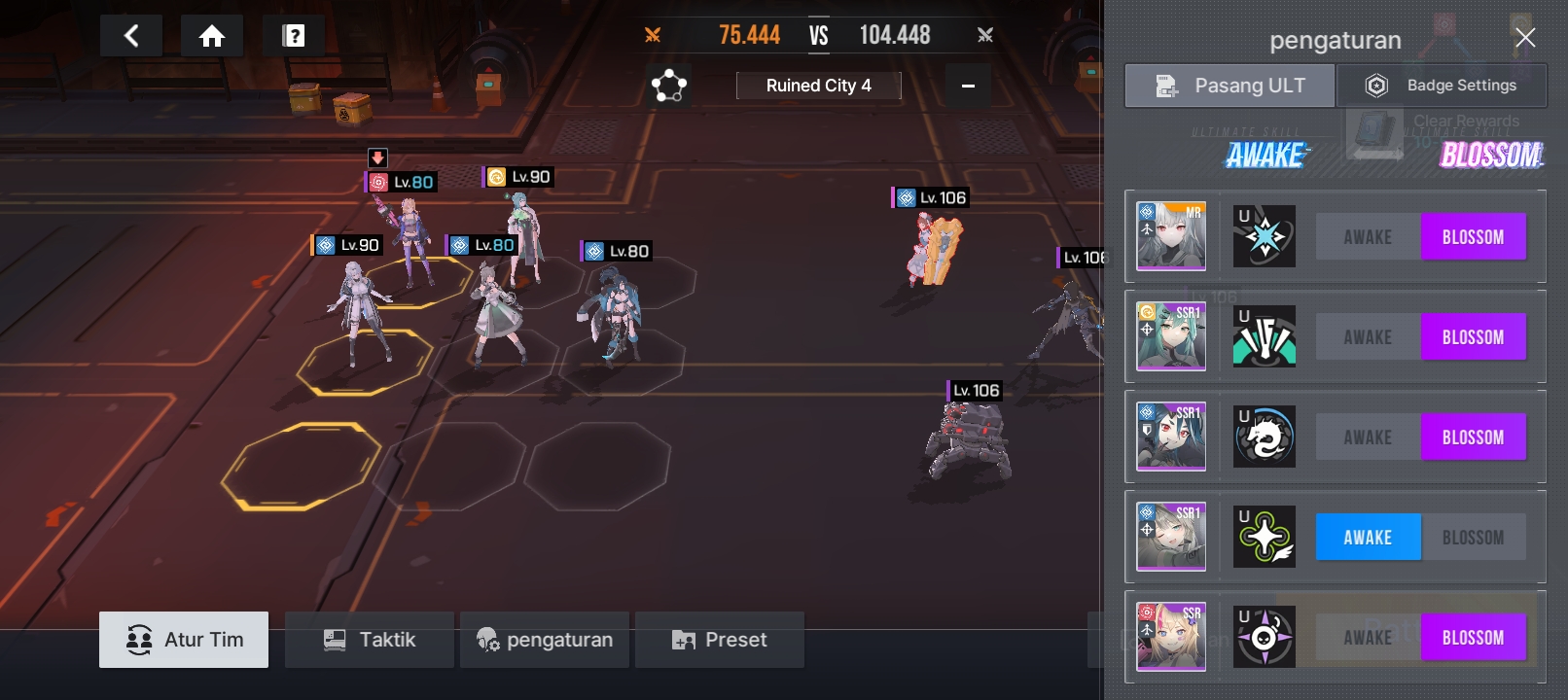Select the Atur Tim tab
Image resolution: width=1568 pixels, height=700 pixels.
[184, 640]
